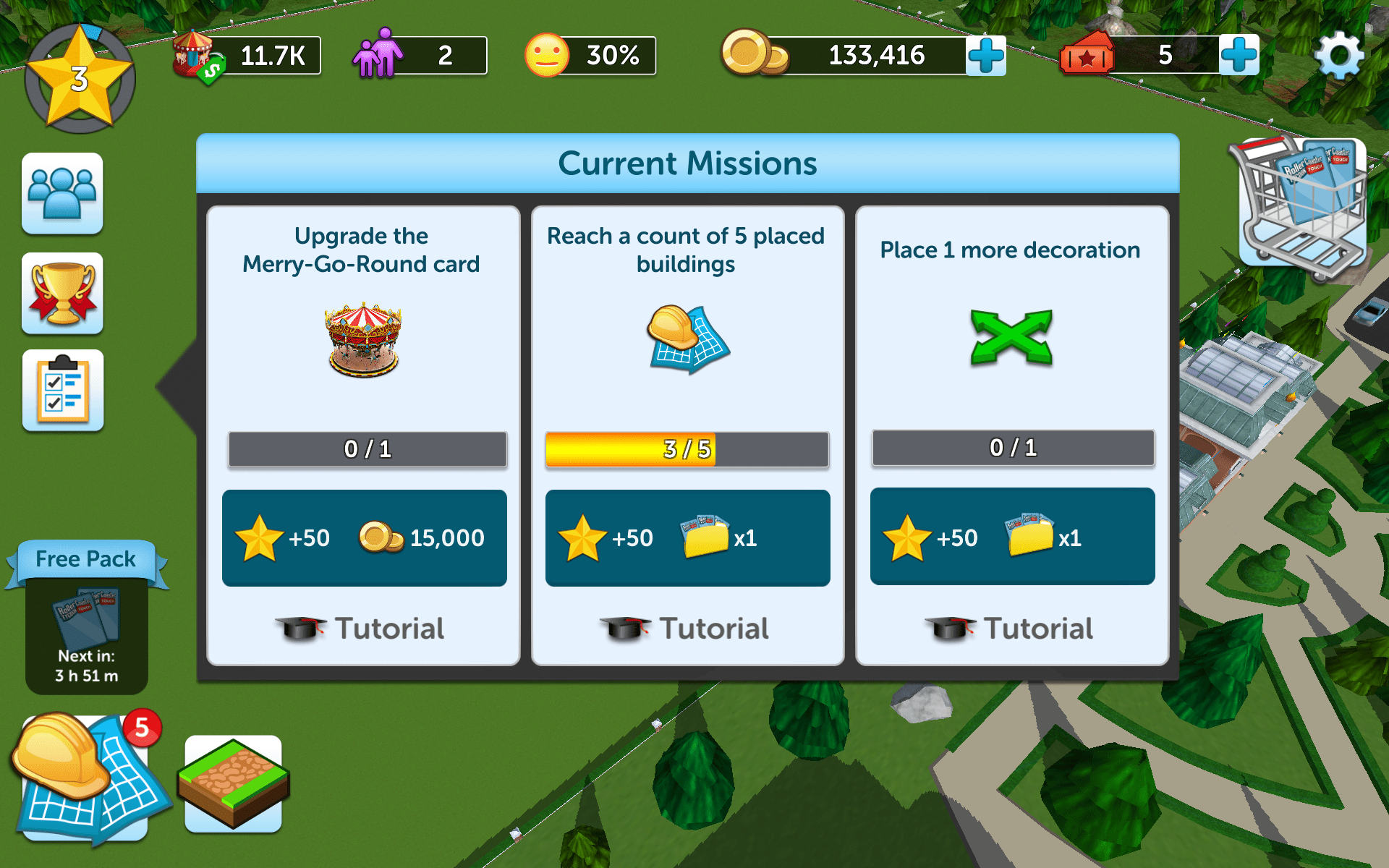The height and width of the screenshot is (868, 1389).
Task: Buy more tickets with the plus button
Action: (x=1239, y=55)
